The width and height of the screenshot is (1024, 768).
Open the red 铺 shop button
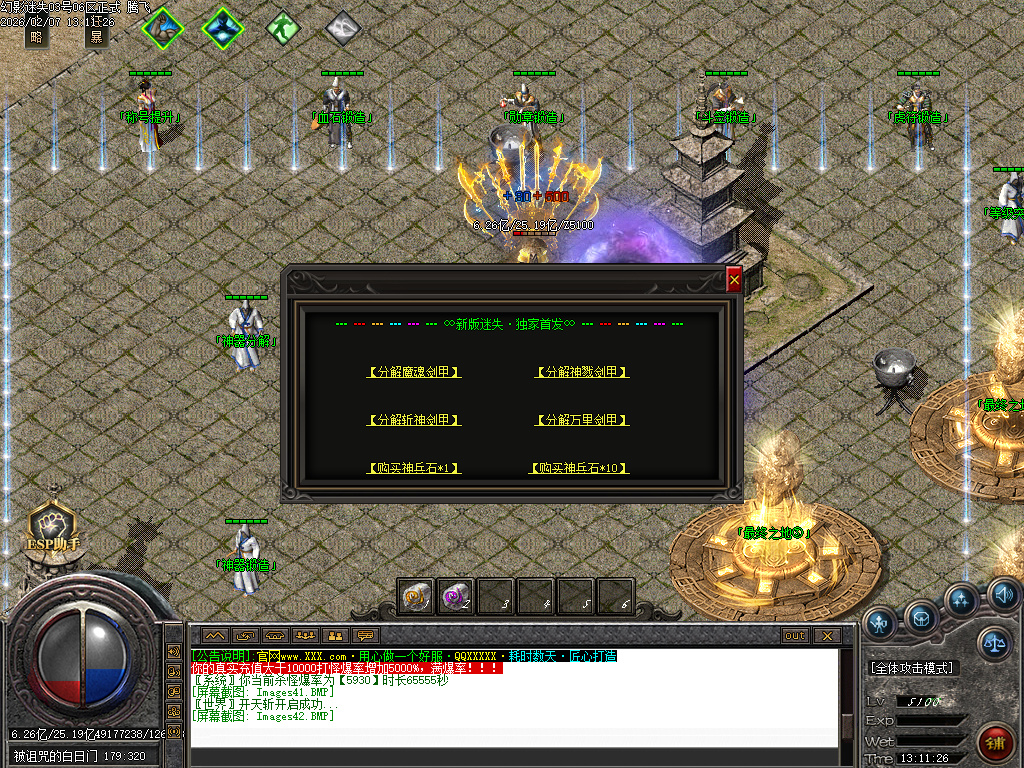(996, 745)
